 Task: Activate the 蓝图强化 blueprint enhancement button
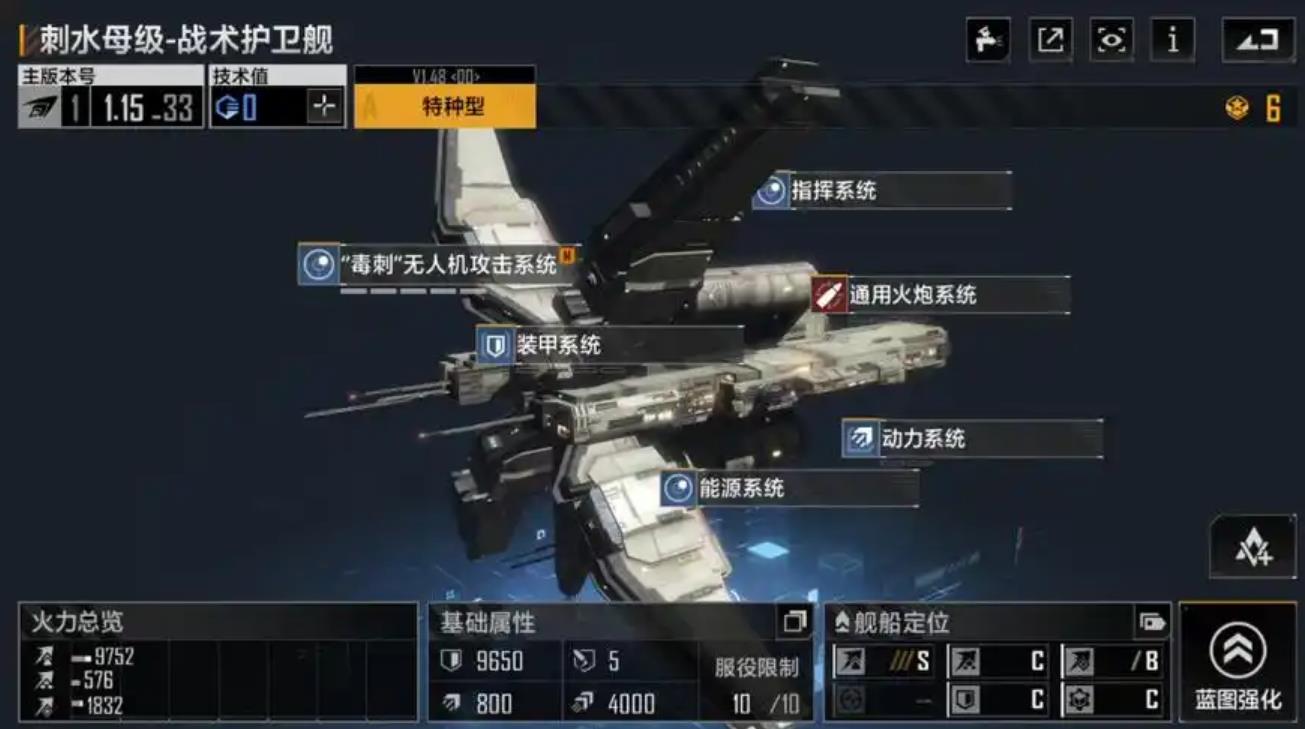click(1237, 662)
